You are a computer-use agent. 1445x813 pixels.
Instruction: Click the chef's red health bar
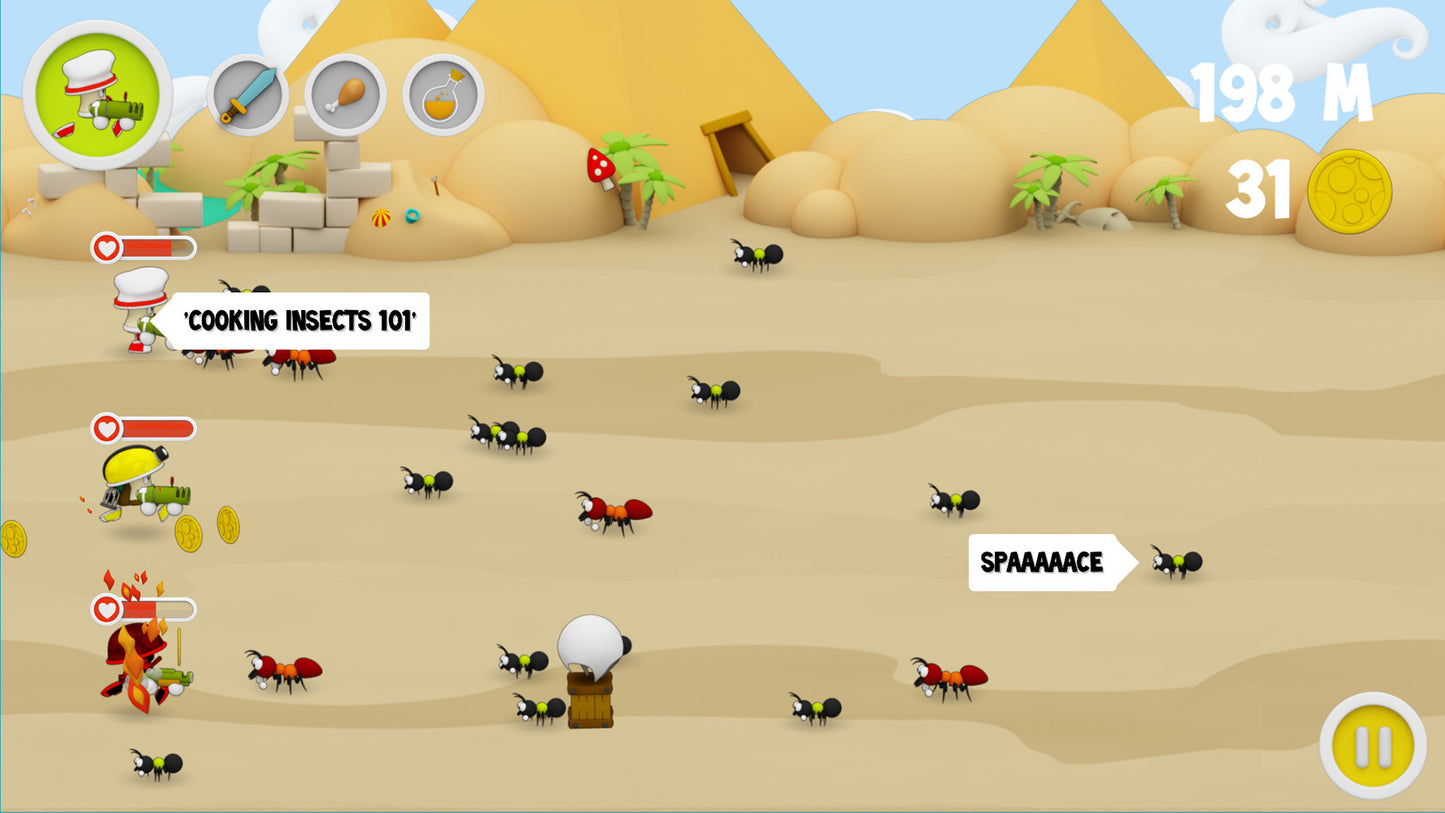[x=150, y=247]
